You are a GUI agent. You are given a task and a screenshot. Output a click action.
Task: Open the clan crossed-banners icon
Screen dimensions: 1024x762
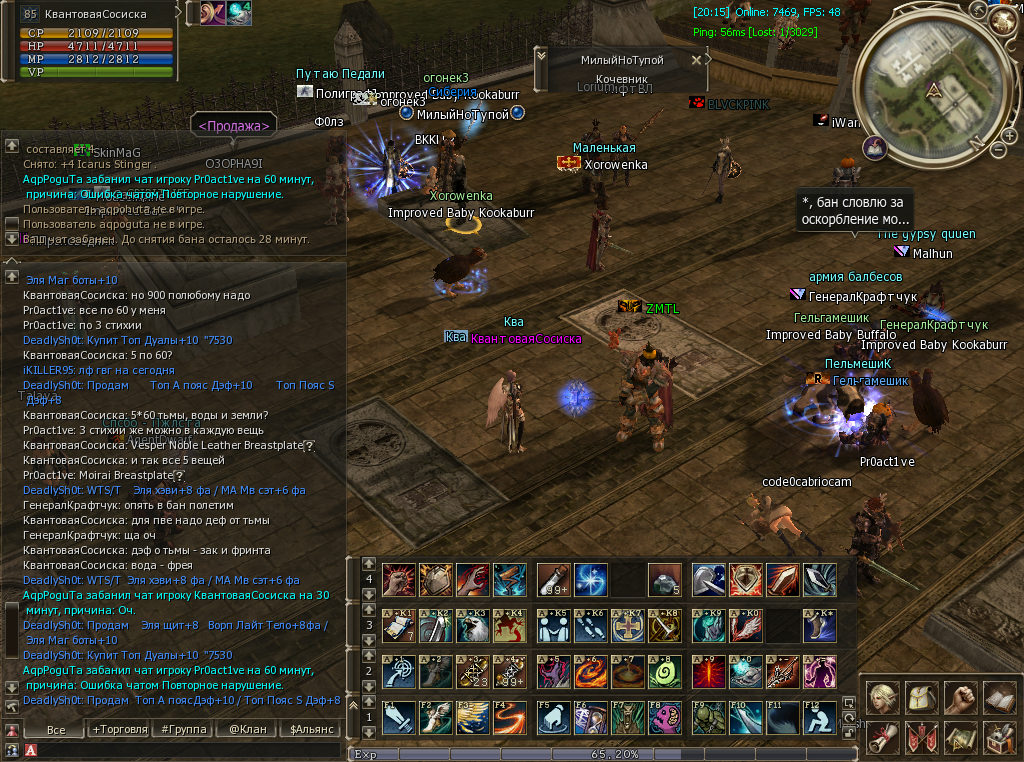[x=921, y=738]
